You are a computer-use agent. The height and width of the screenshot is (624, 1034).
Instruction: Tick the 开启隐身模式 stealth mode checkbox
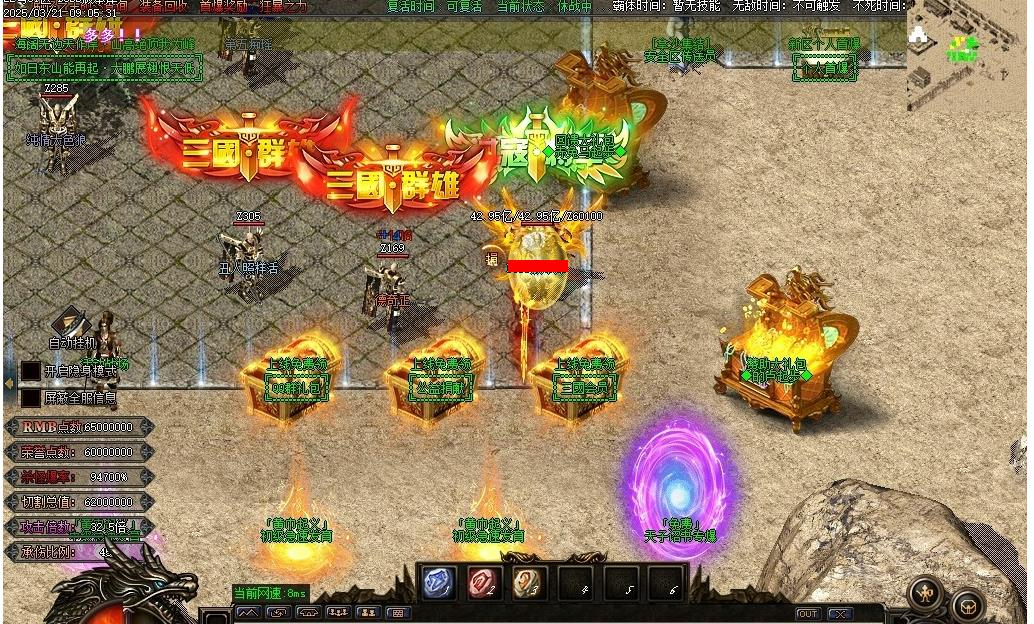click(31, 371)
